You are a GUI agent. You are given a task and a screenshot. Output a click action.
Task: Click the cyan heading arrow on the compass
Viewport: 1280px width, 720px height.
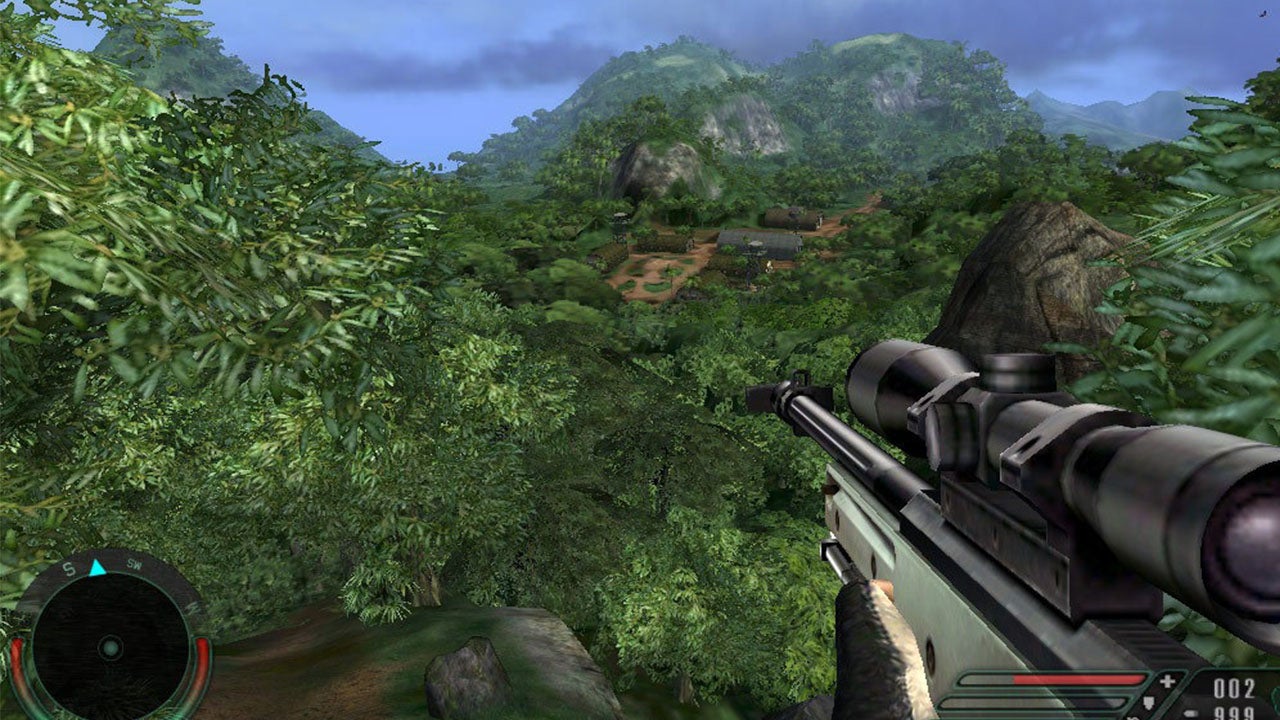click(x=96, y=567)
